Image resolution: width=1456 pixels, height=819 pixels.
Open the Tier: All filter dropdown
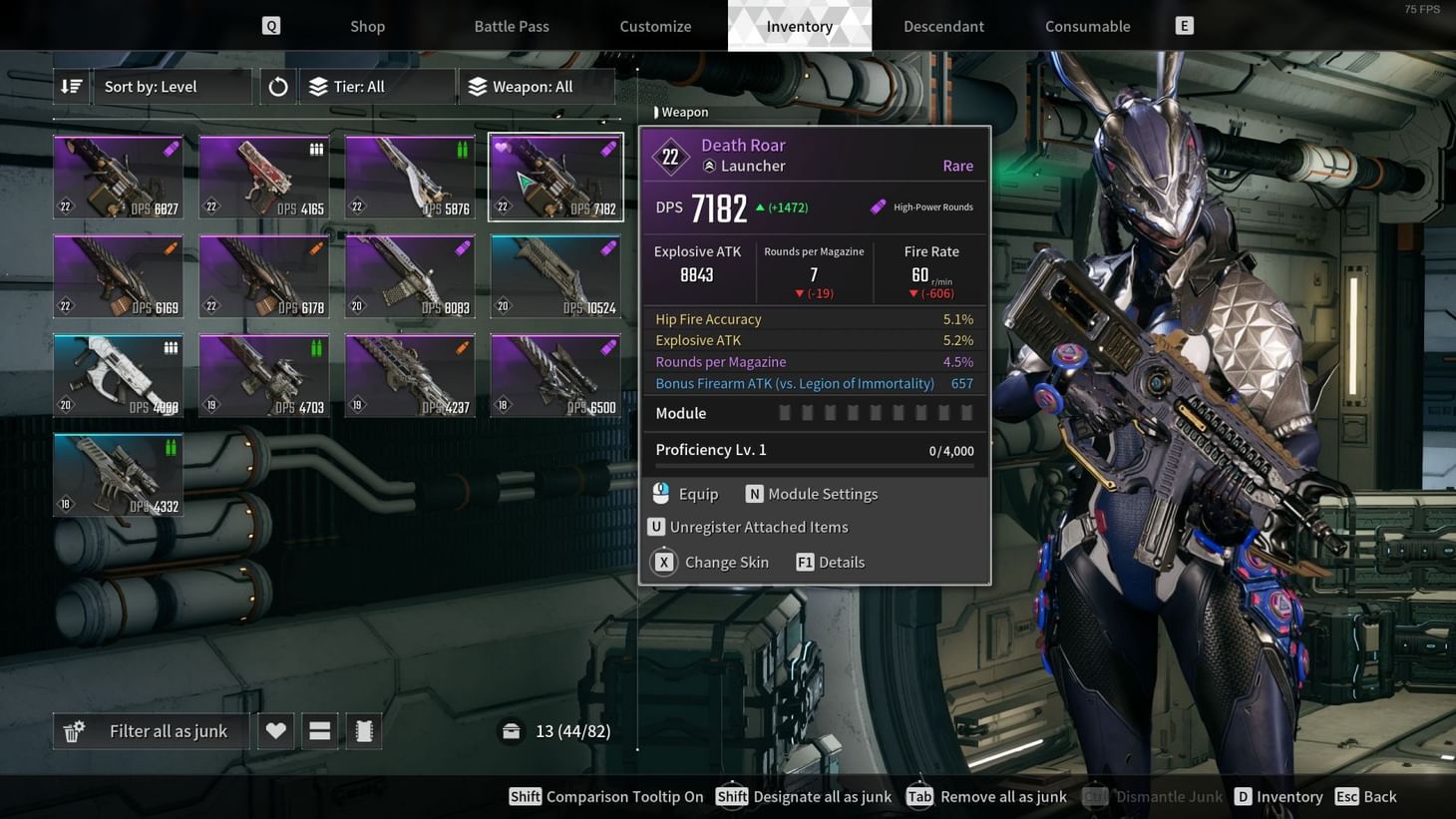click(378, 86)
